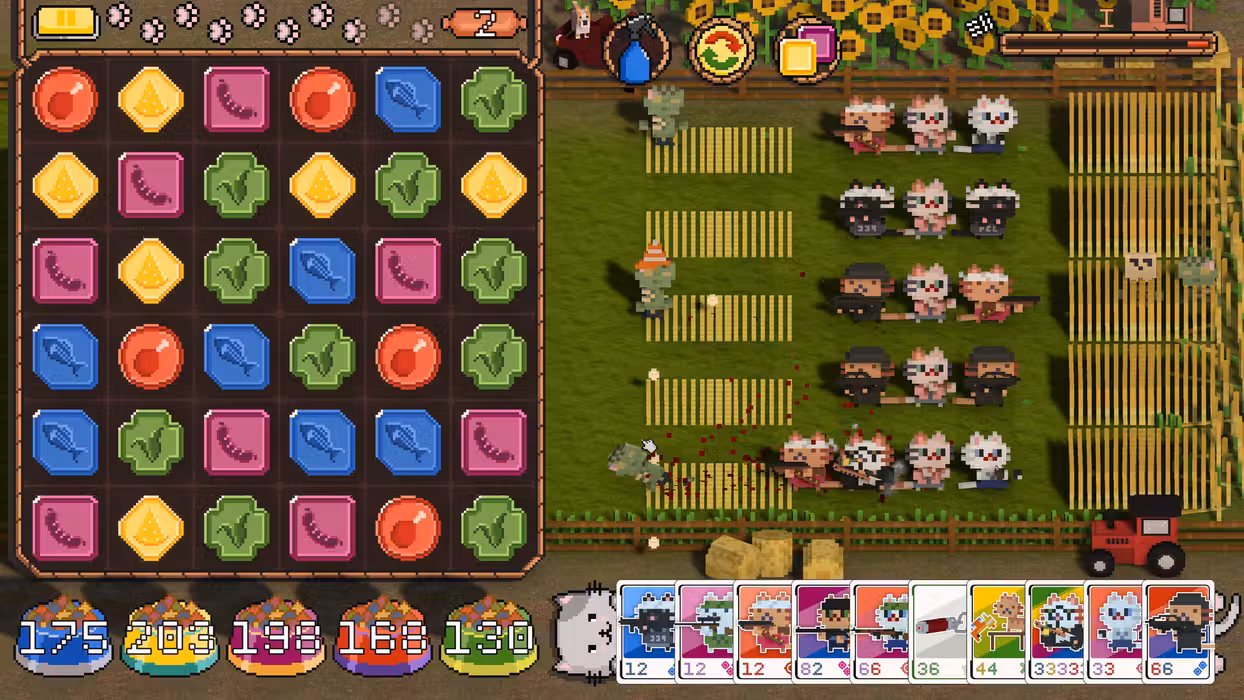Viewport: 1244px width, 700px height.
Task: Pick the yellow card with cat at table
Action: 998,630
